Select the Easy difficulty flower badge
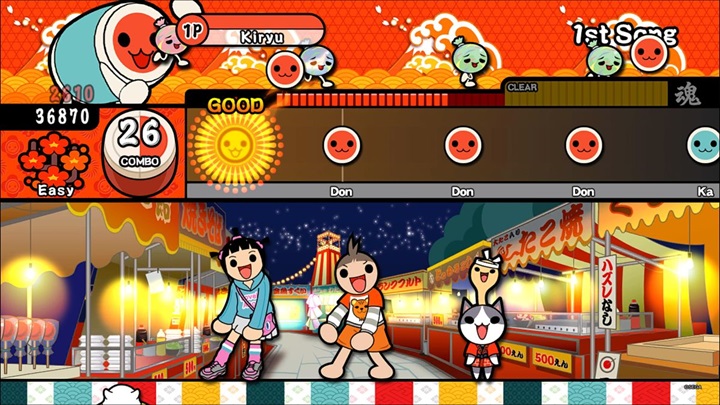Viewport: 720px width, 405px height. tap(57, 160)
